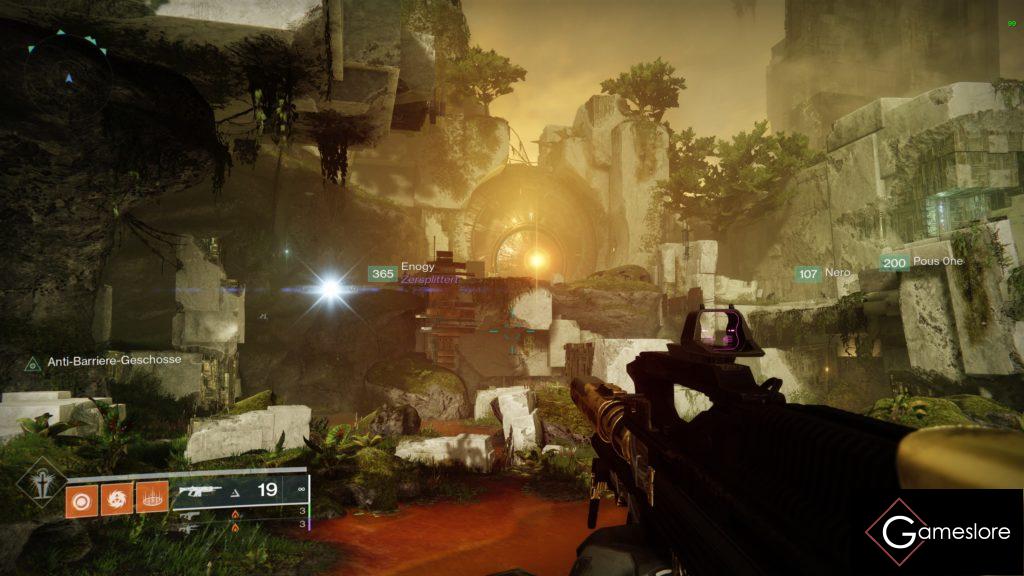Viewport: 1024px width, 576px height.
Task: Select the equipped rifle weapon icon
Action: (x=200, y=491)
